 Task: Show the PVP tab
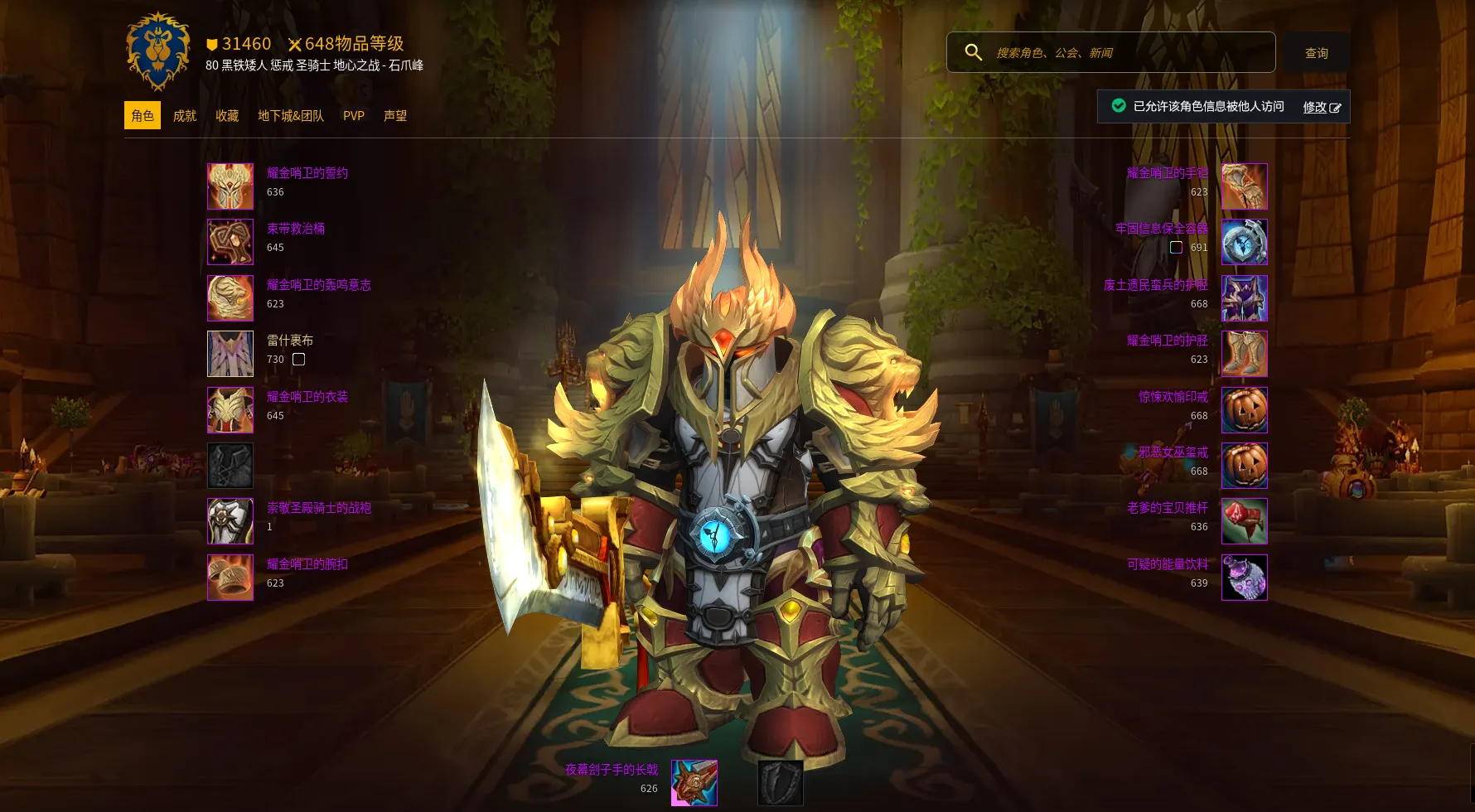tap(354, 116)
